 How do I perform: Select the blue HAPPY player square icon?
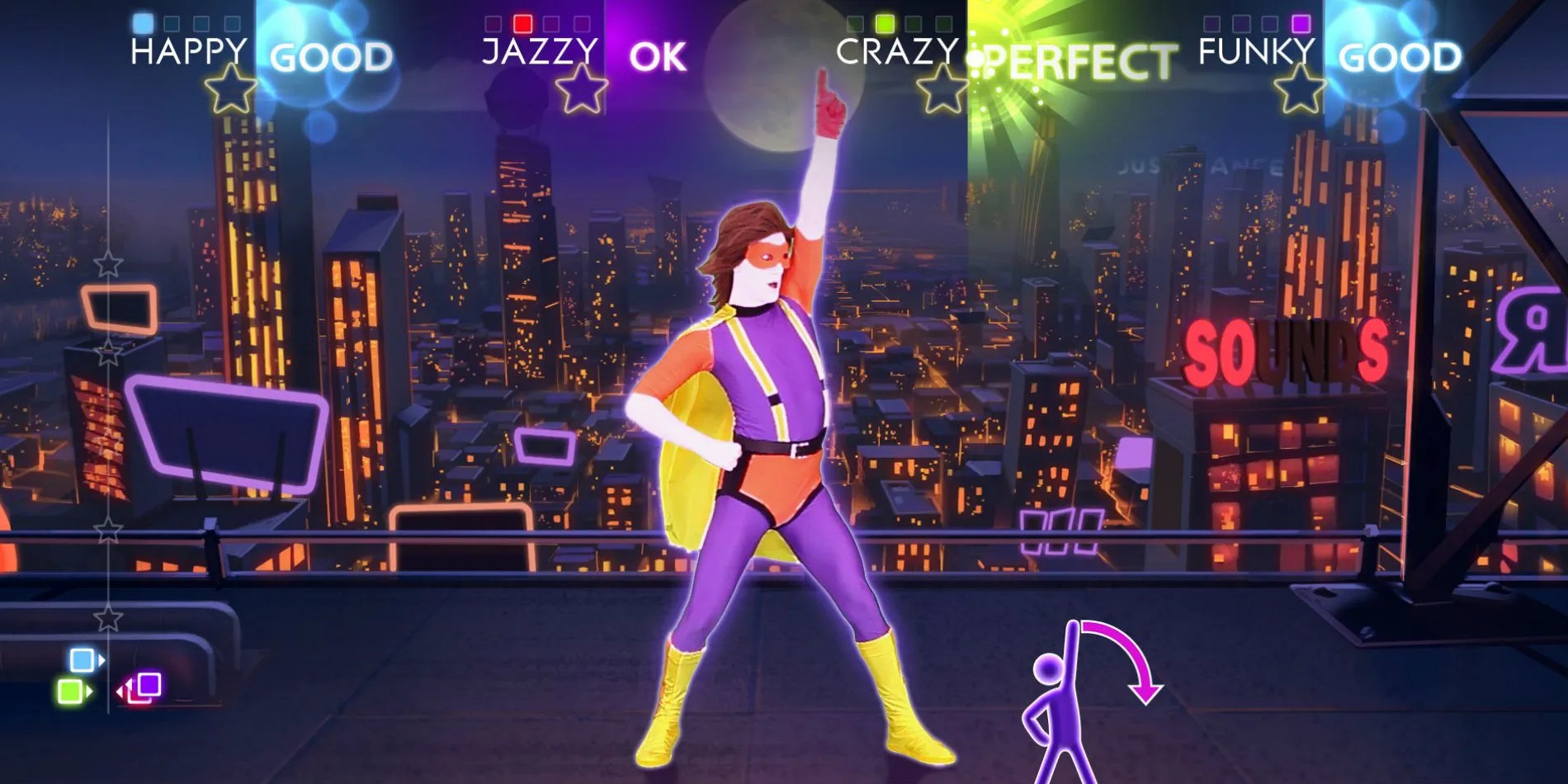142,24
